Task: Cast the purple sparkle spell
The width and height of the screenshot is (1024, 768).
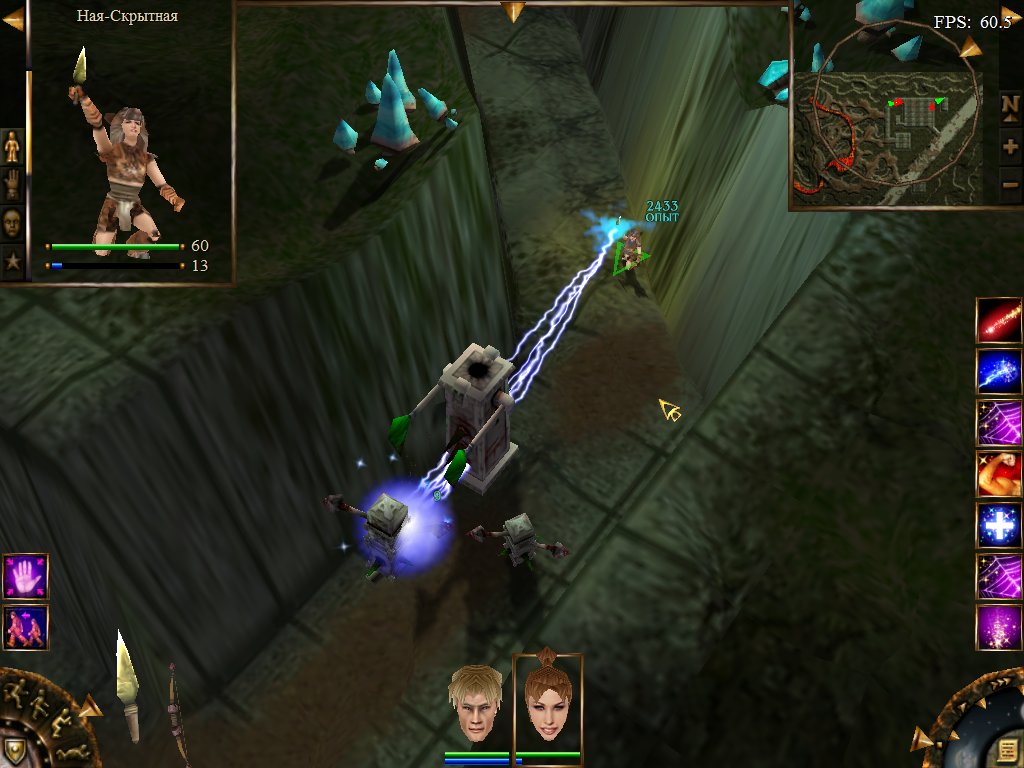Action: pos(998,628)
